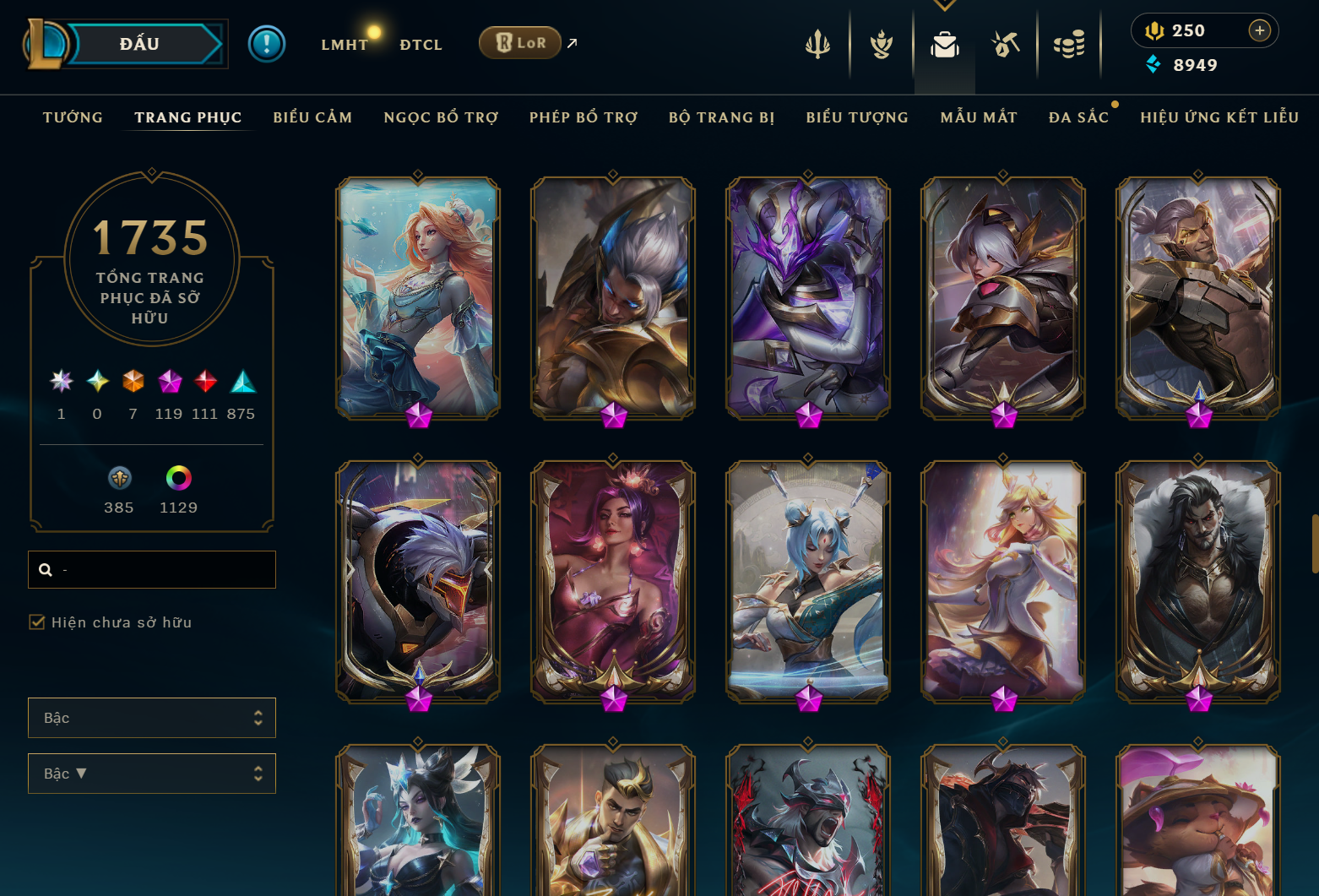Collapse the chevron above the collection briefcase

click(944, 5)
